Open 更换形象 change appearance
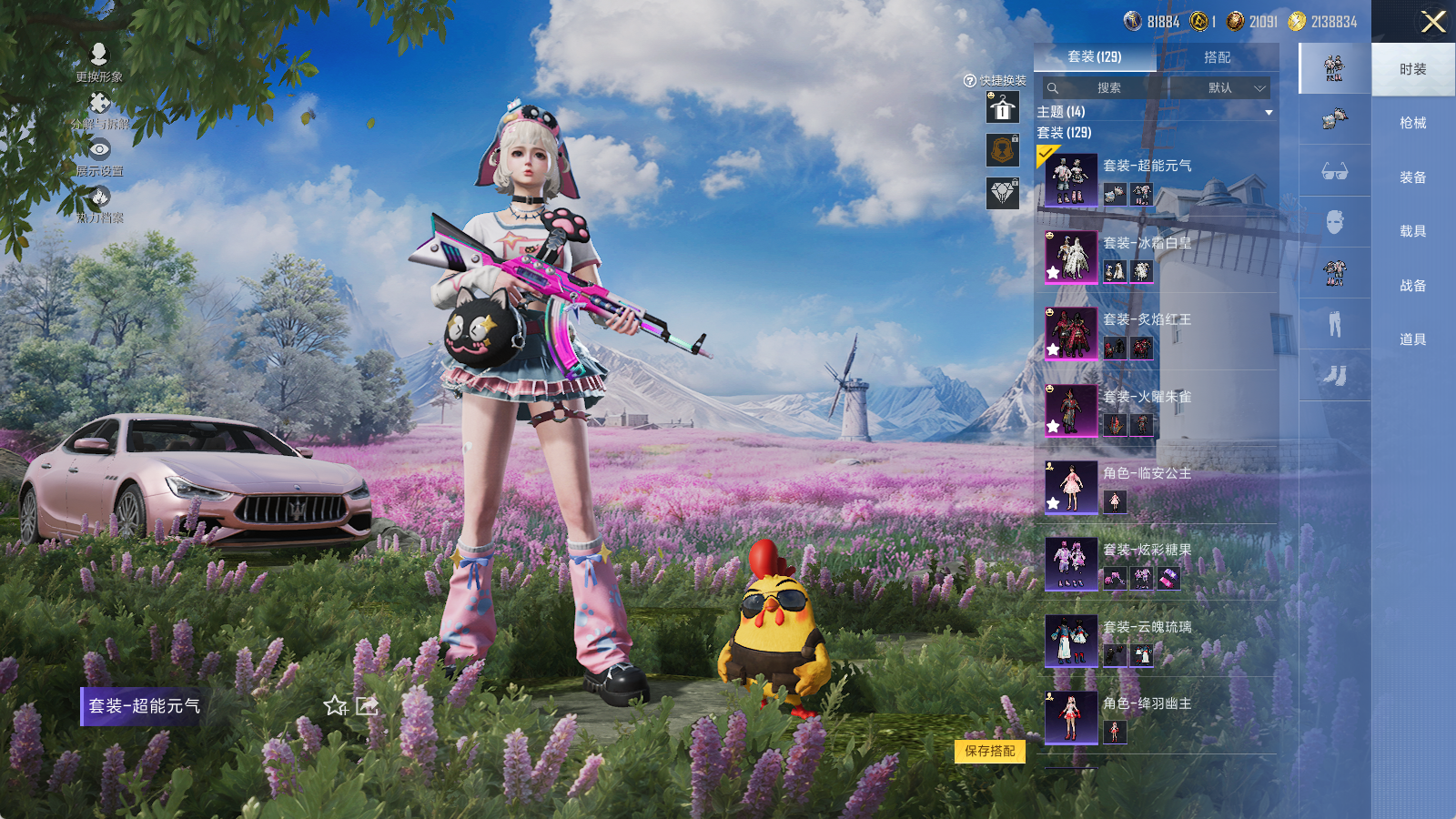This screenshot has width=1456, height=819. click(x=99, y=62)
